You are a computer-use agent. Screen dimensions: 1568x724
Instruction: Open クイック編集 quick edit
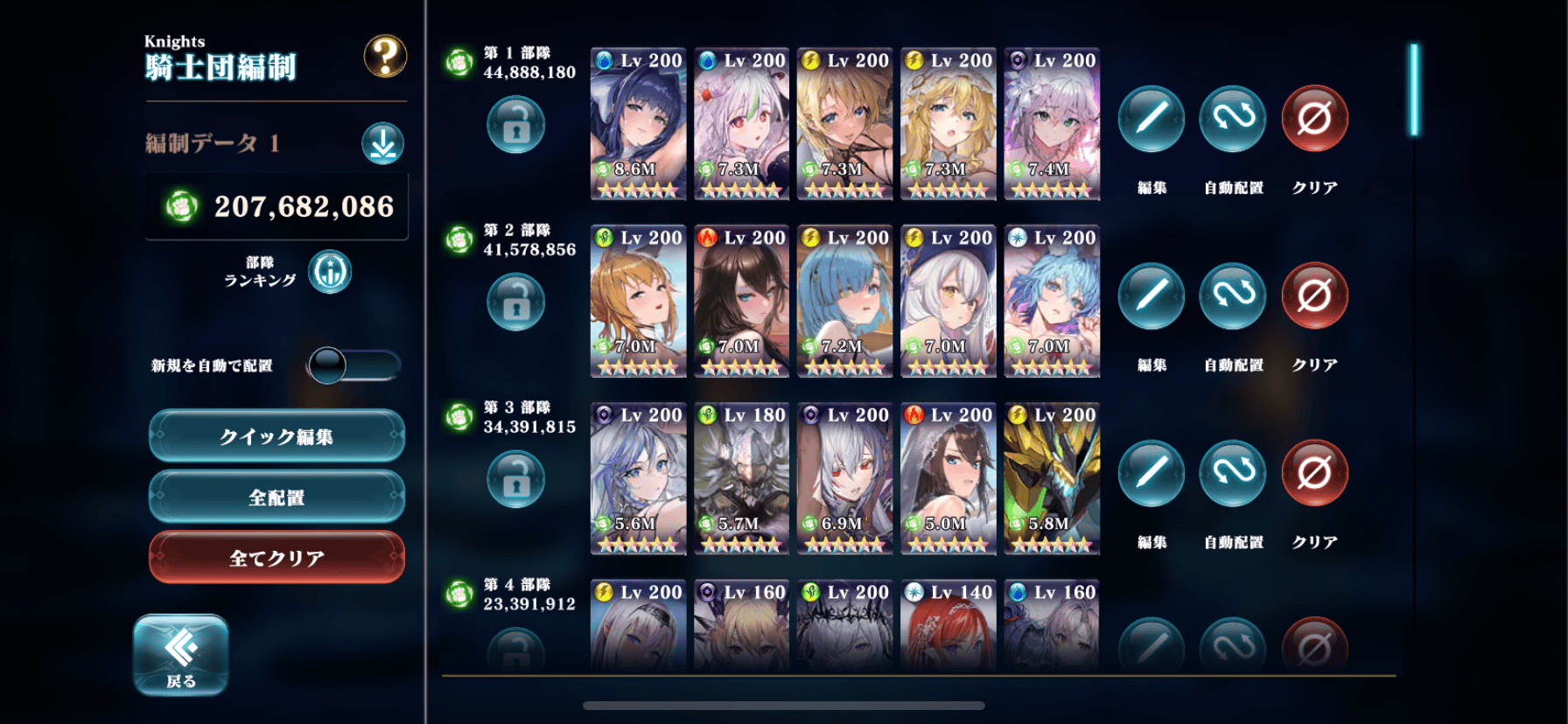(276, 435)
